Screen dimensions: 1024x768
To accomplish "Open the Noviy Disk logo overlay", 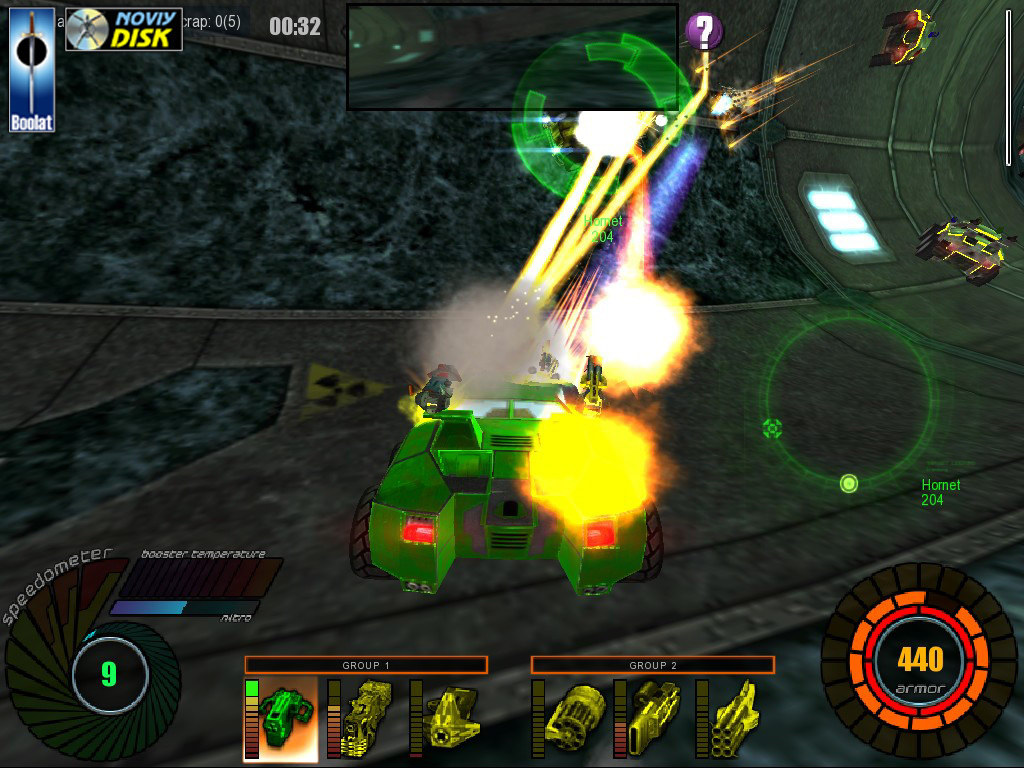I will tap(124, 30).
